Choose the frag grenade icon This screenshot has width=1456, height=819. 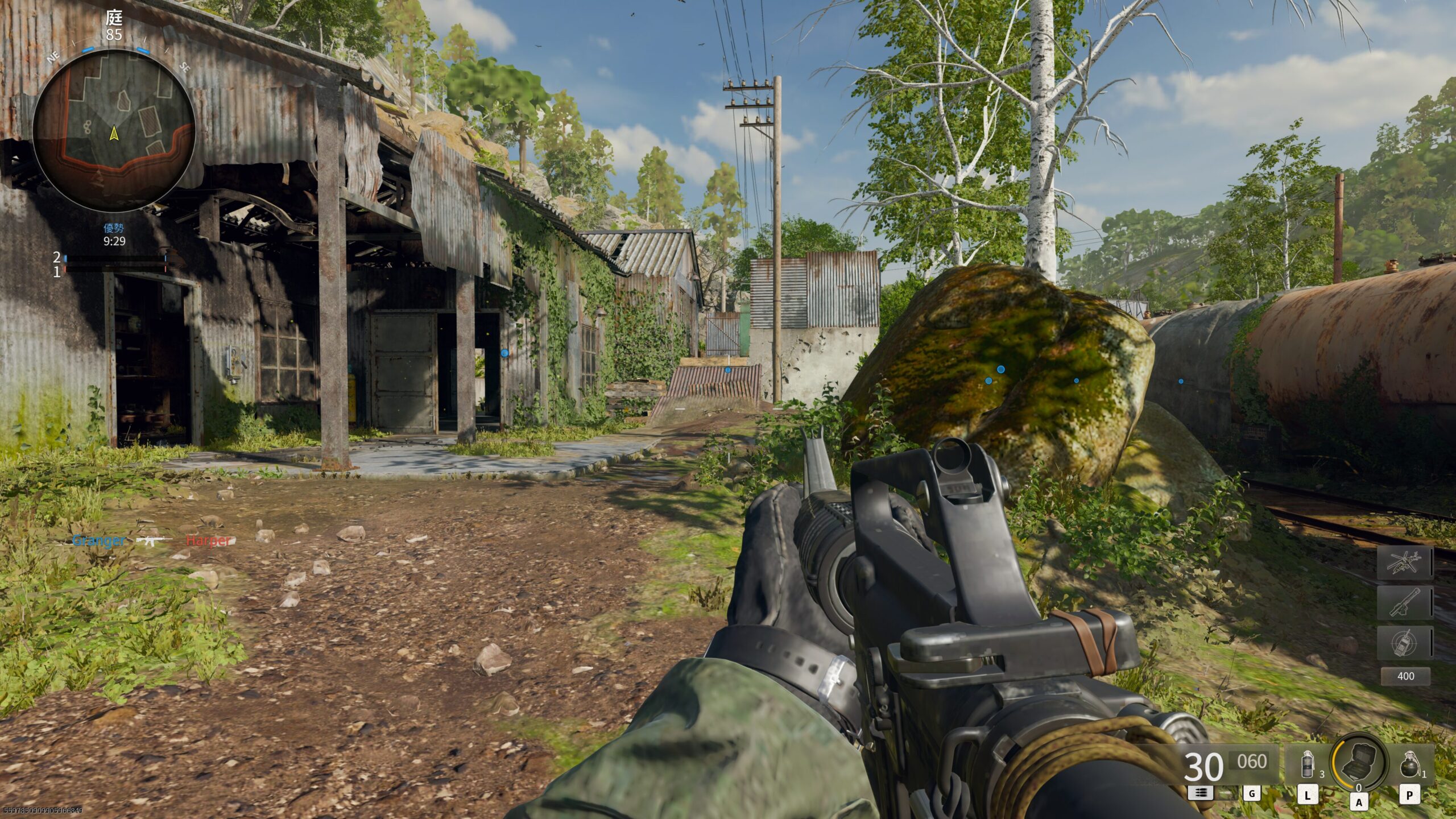[x=1409, y=764]
